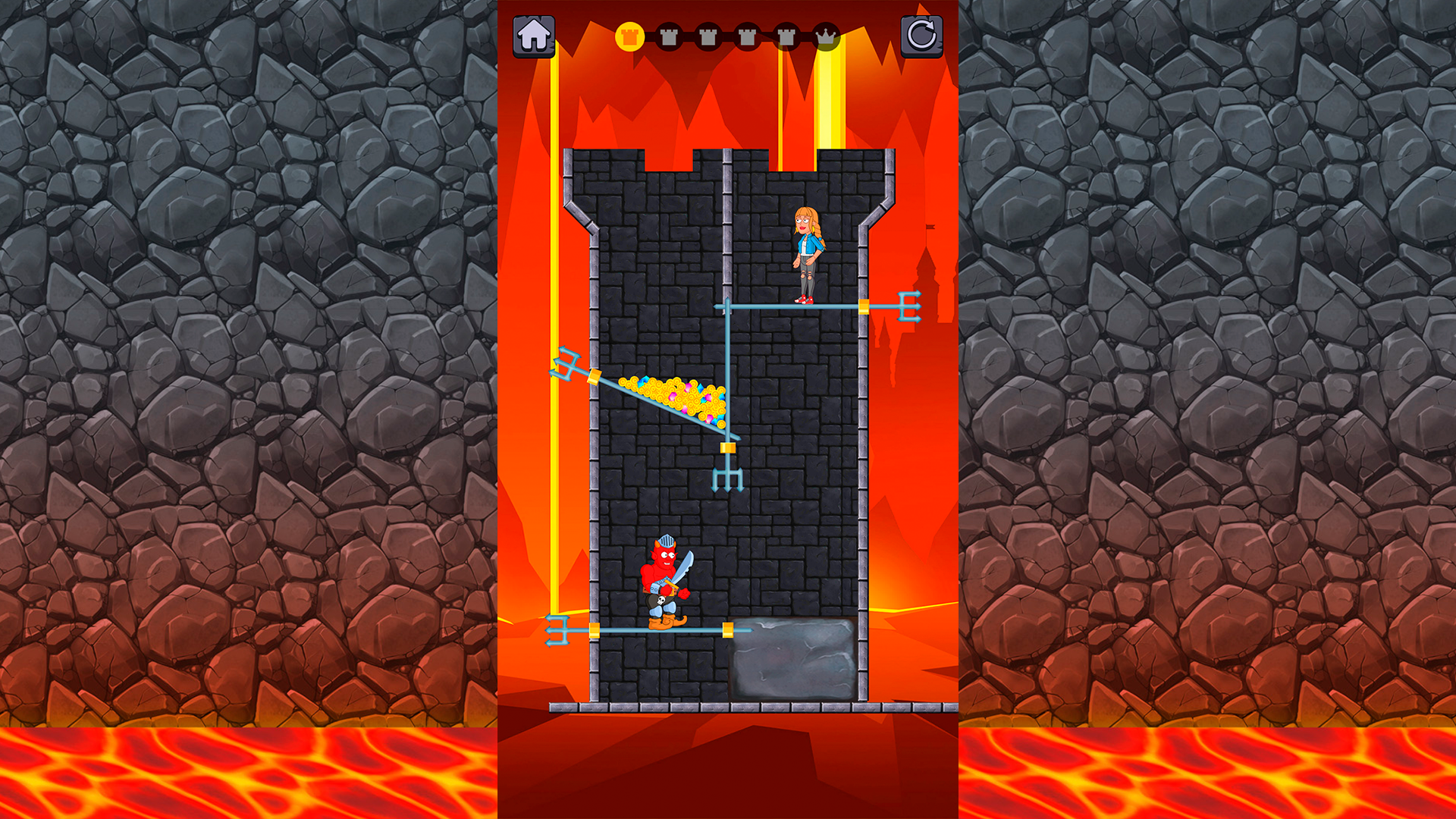The image size is (1456, 819).
Task: Click a blue gem among the coins
Action: pyautogui.click(x=701, y=388)
